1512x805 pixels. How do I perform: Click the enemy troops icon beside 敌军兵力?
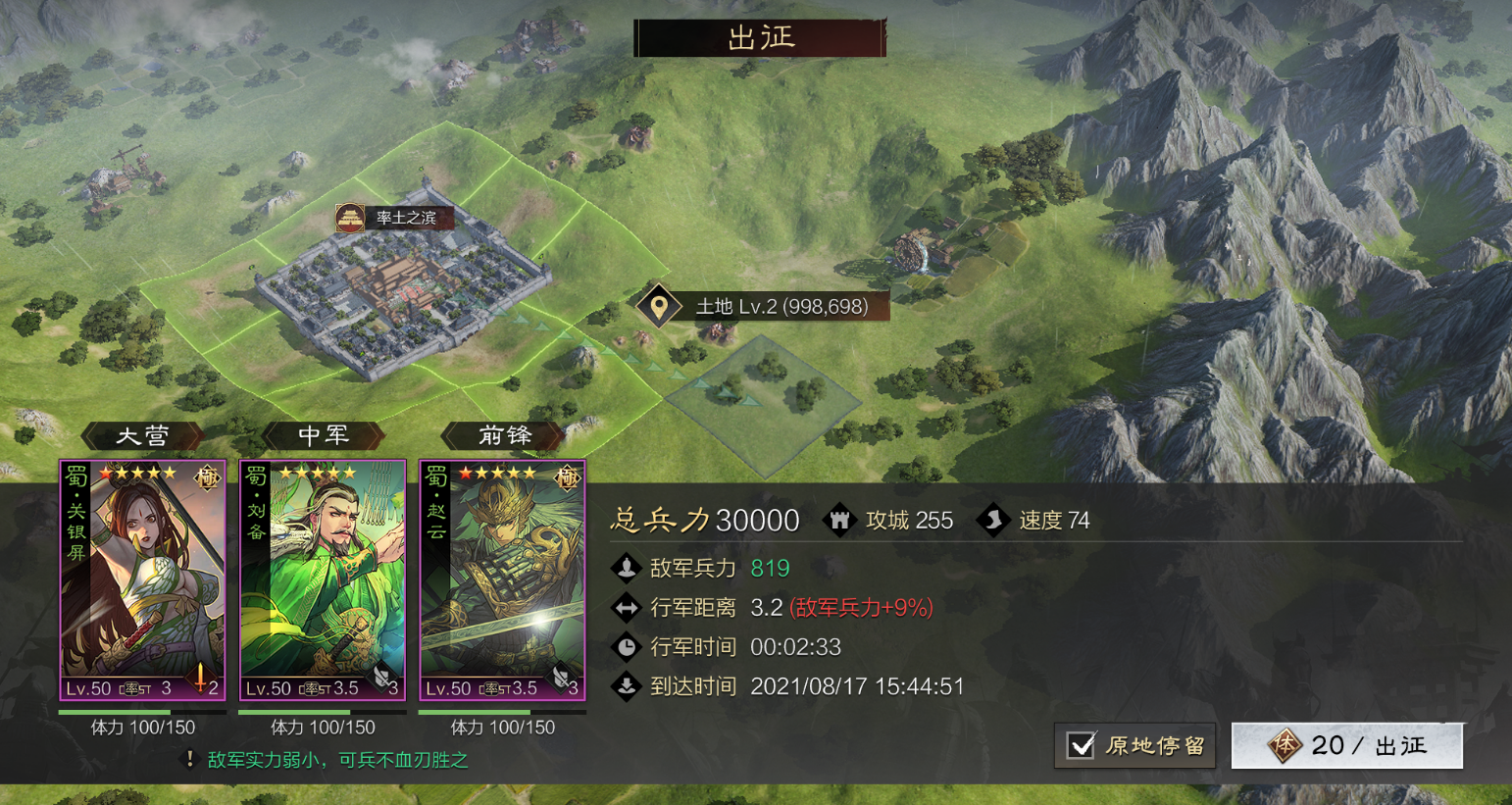point(628,569)
